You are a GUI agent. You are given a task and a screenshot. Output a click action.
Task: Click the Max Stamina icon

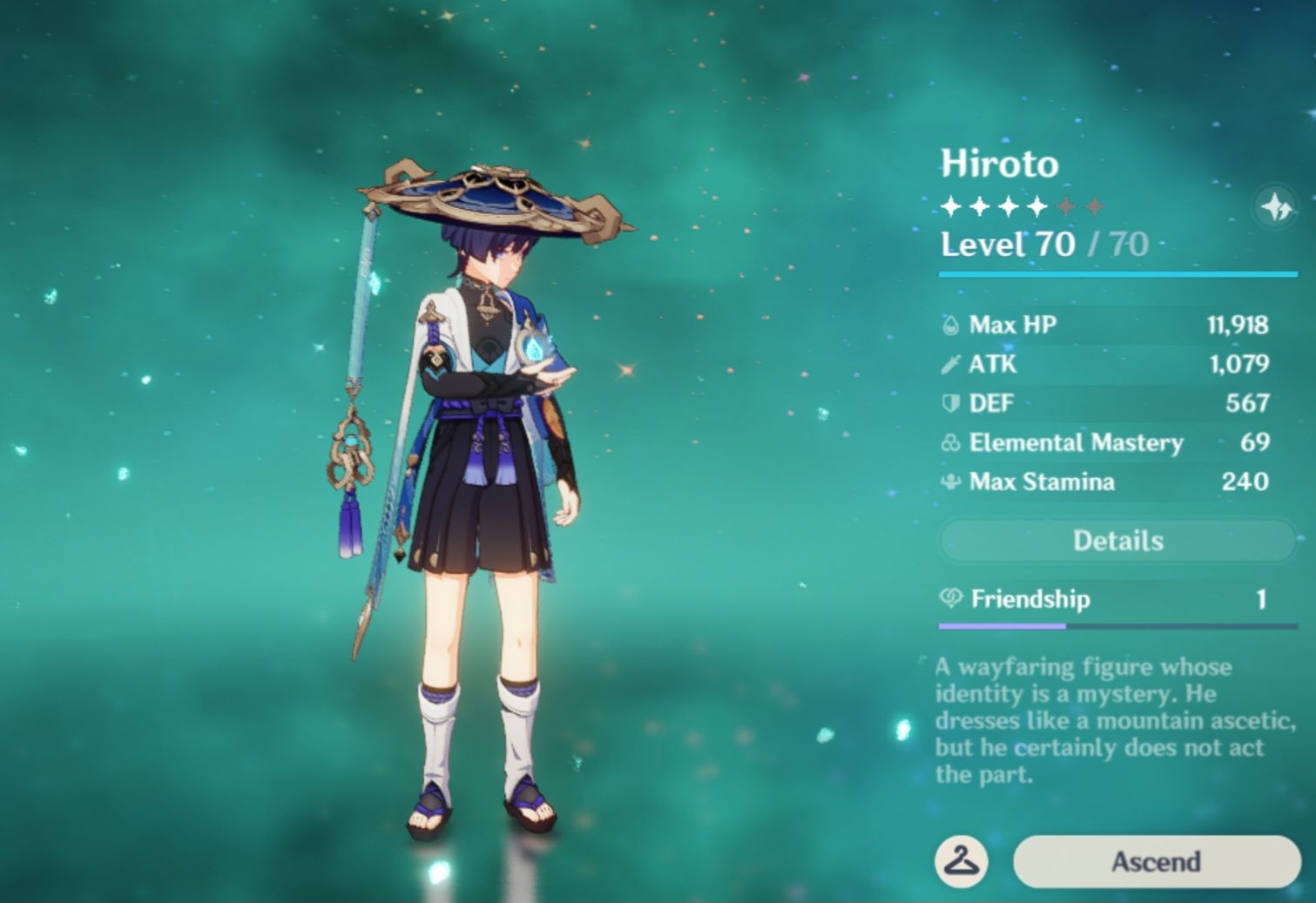tap(952, 482)
